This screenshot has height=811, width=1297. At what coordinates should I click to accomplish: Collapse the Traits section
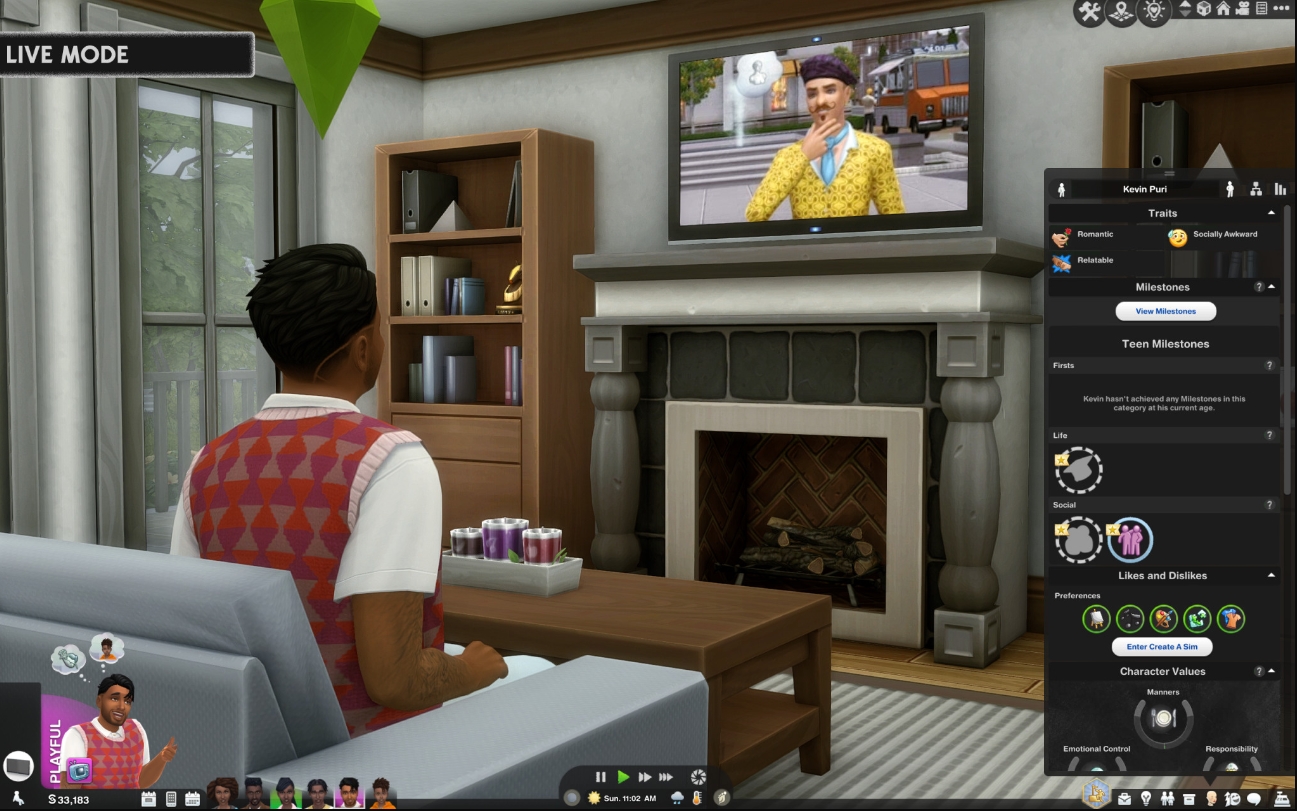1271,213
